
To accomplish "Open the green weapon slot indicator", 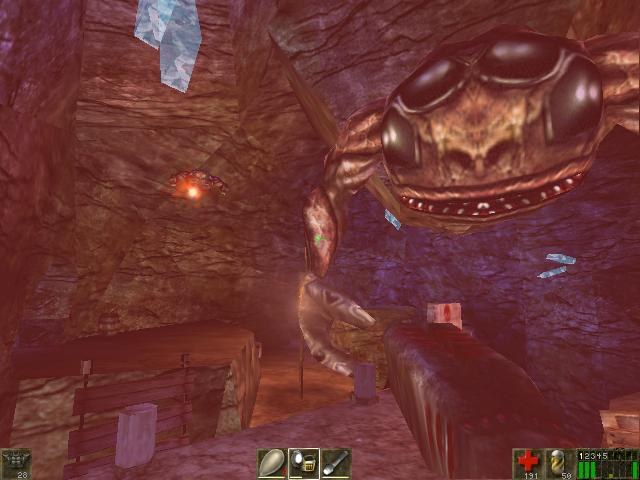I will coord(607,465).
